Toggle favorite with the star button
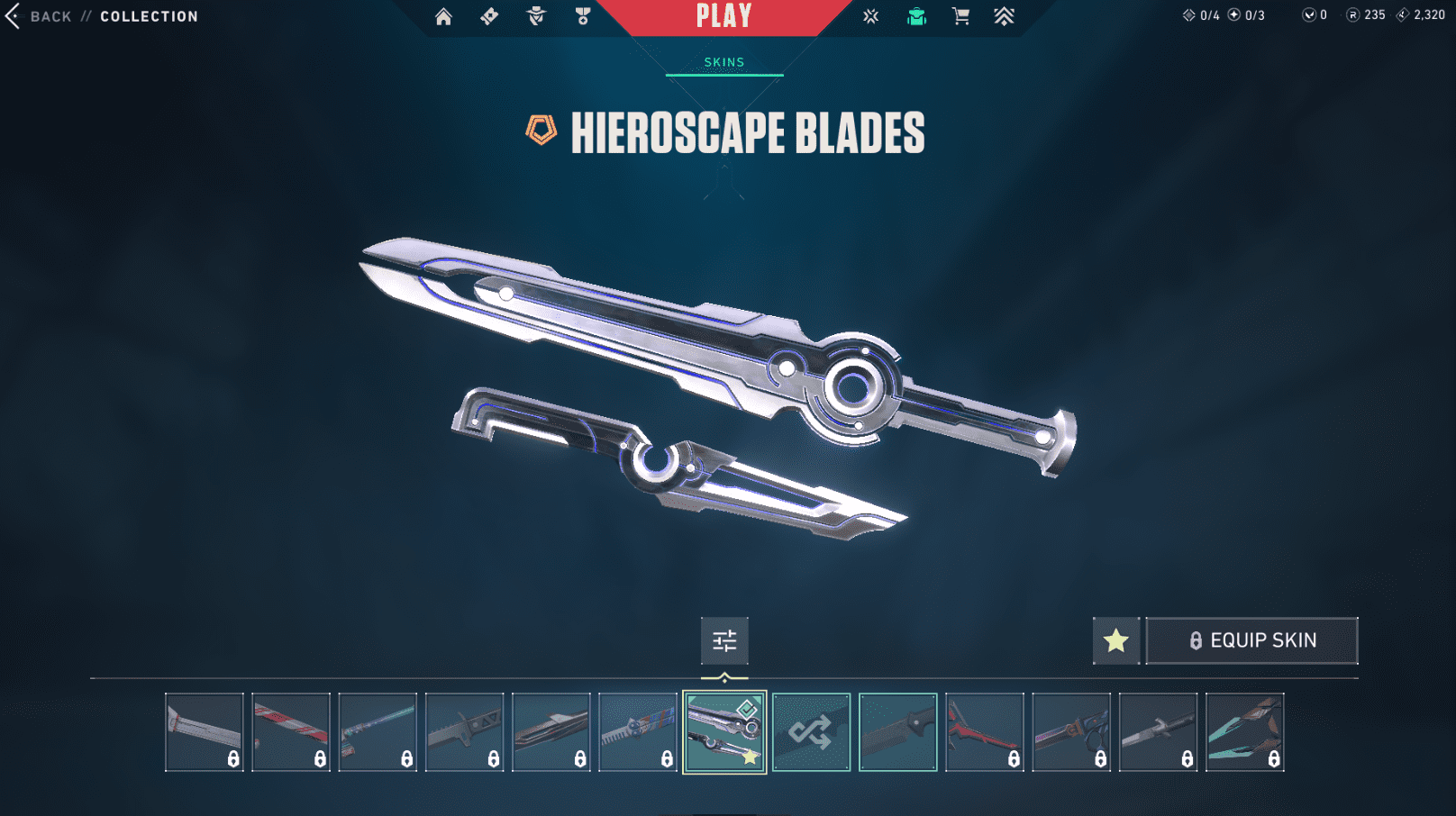This screenshot has height=816, width=1456. [1116, 640]
